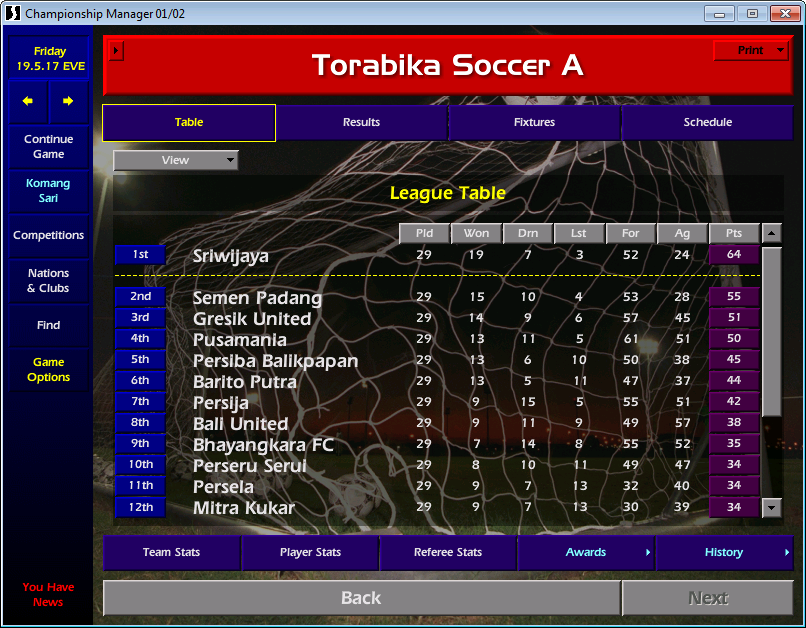
Task: Continue the game
Action: (49, 147)
